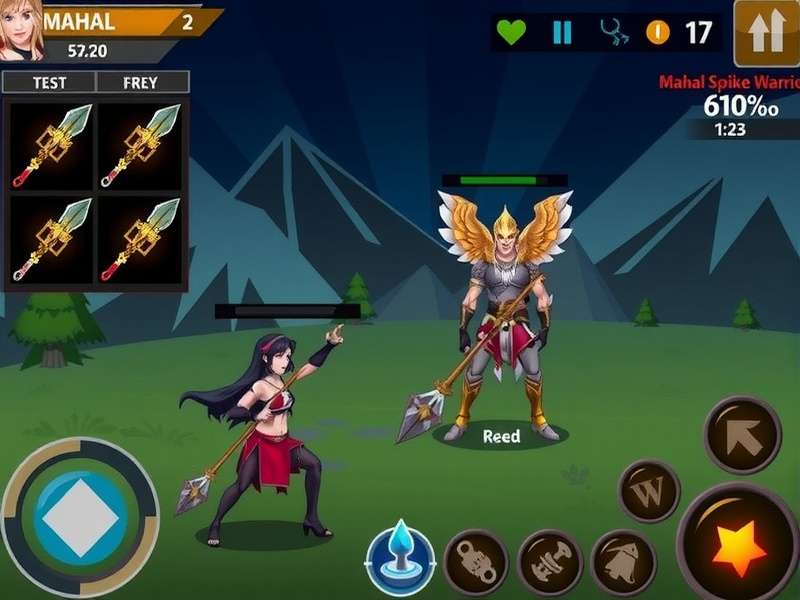Use the bell-shaped skill icon
The image size is (800, 600).
click(x=624, y=562)
